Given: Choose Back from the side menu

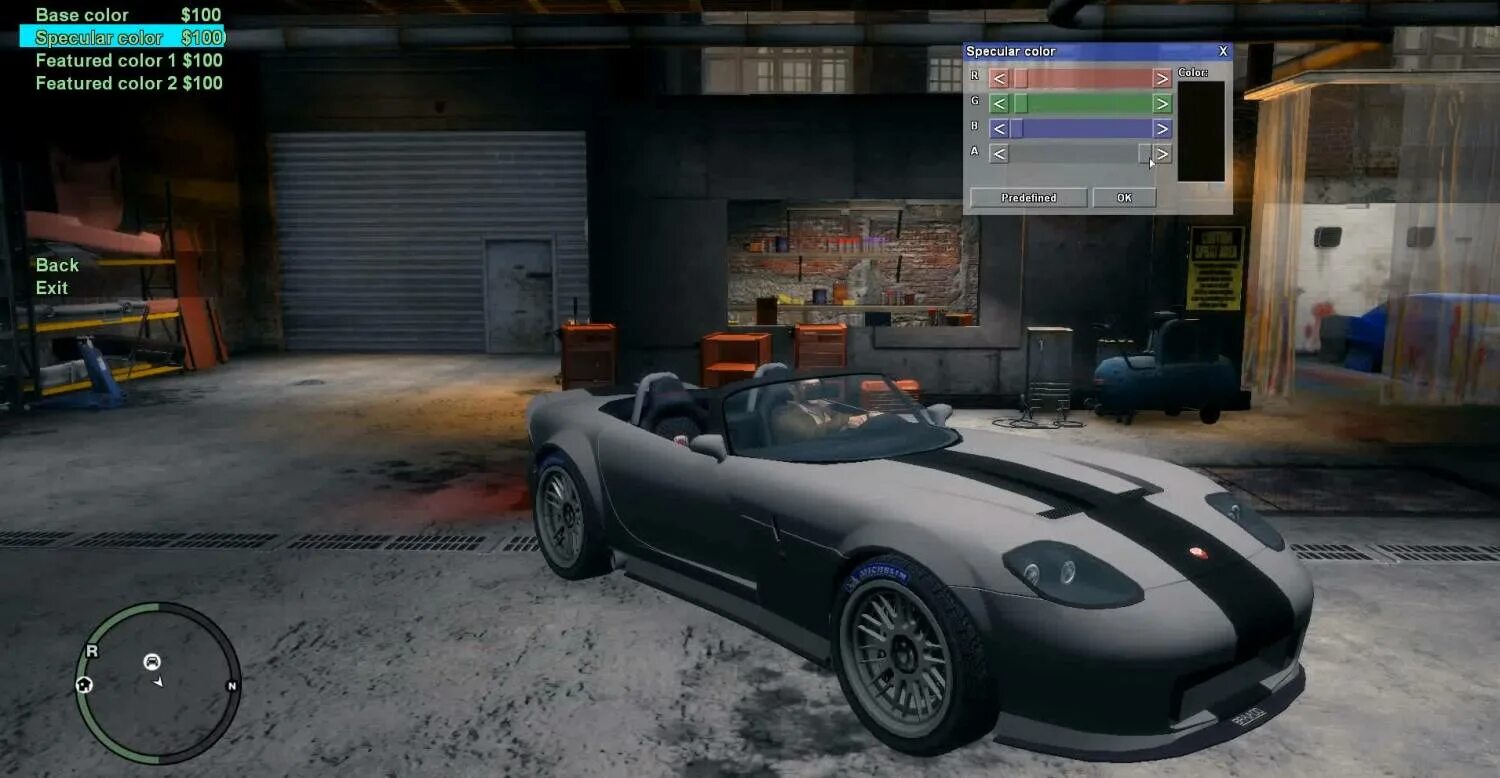Looking at the screenshot, I should pyautogui.click(x=57, y=265).
